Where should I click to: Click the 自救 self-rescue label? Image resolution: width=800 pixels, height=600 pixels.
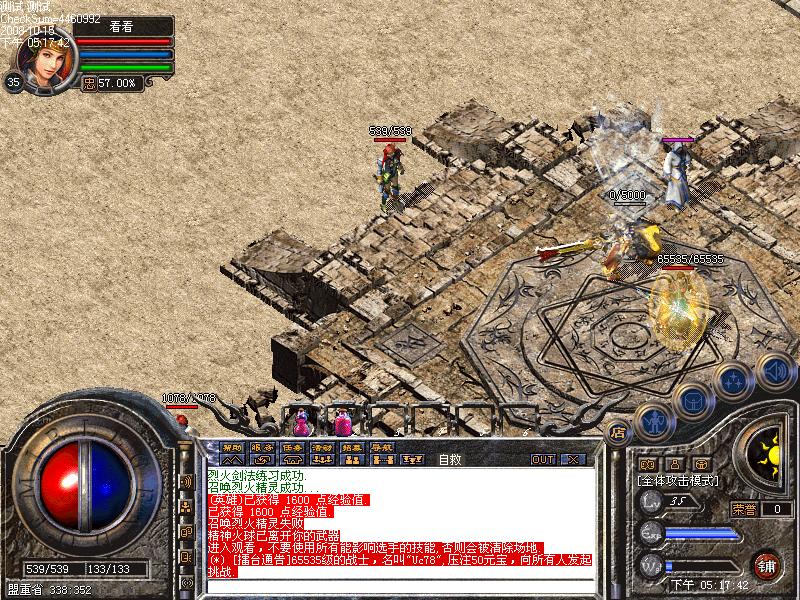pyautogui.click(x=449, y=460)
